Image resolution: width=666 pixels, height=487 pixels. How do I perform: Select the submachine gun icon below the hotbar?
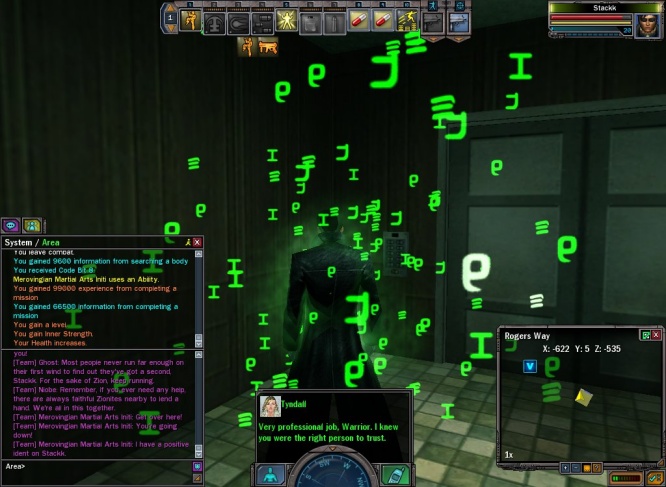(x=267, y=45)
